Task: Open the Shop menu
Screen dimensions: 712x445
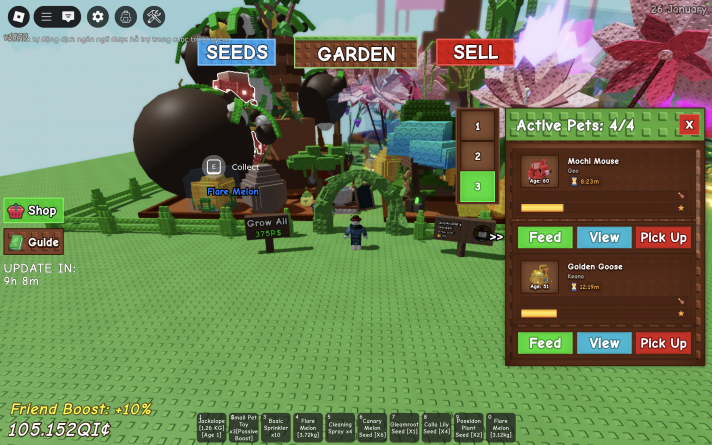Action: (34, 211)
